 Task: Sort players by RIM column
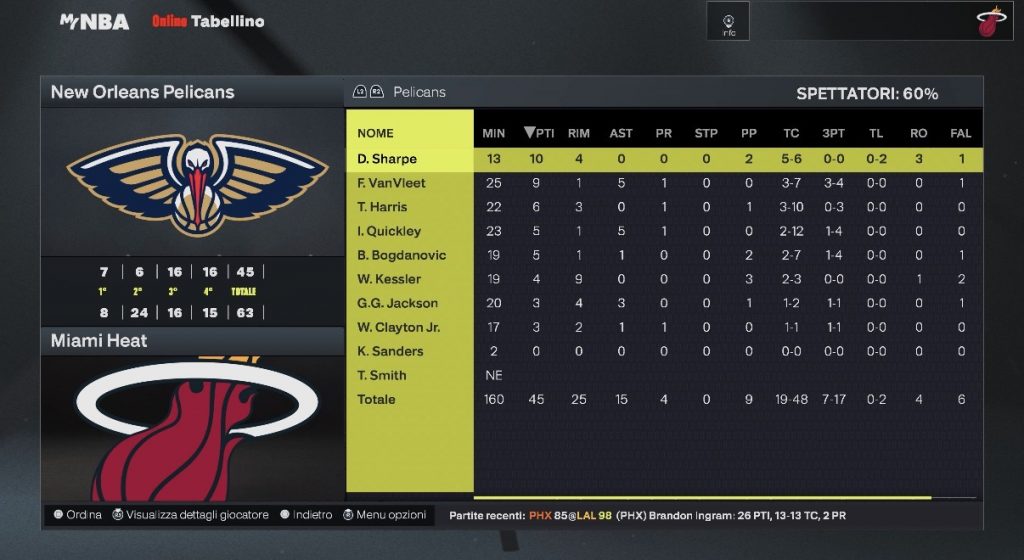point(578,133)
